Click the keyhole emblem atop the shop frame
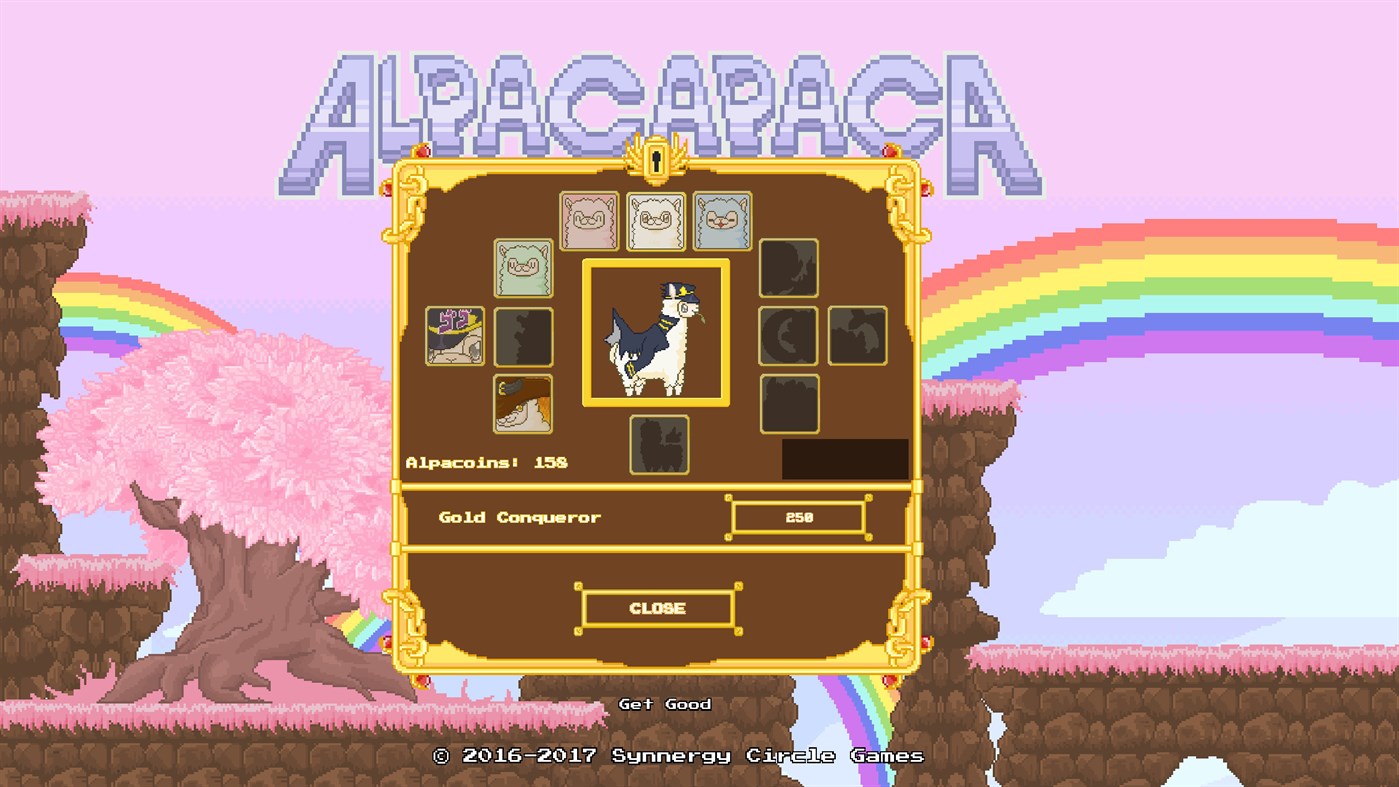The image size is (1399, 787). 657,158
